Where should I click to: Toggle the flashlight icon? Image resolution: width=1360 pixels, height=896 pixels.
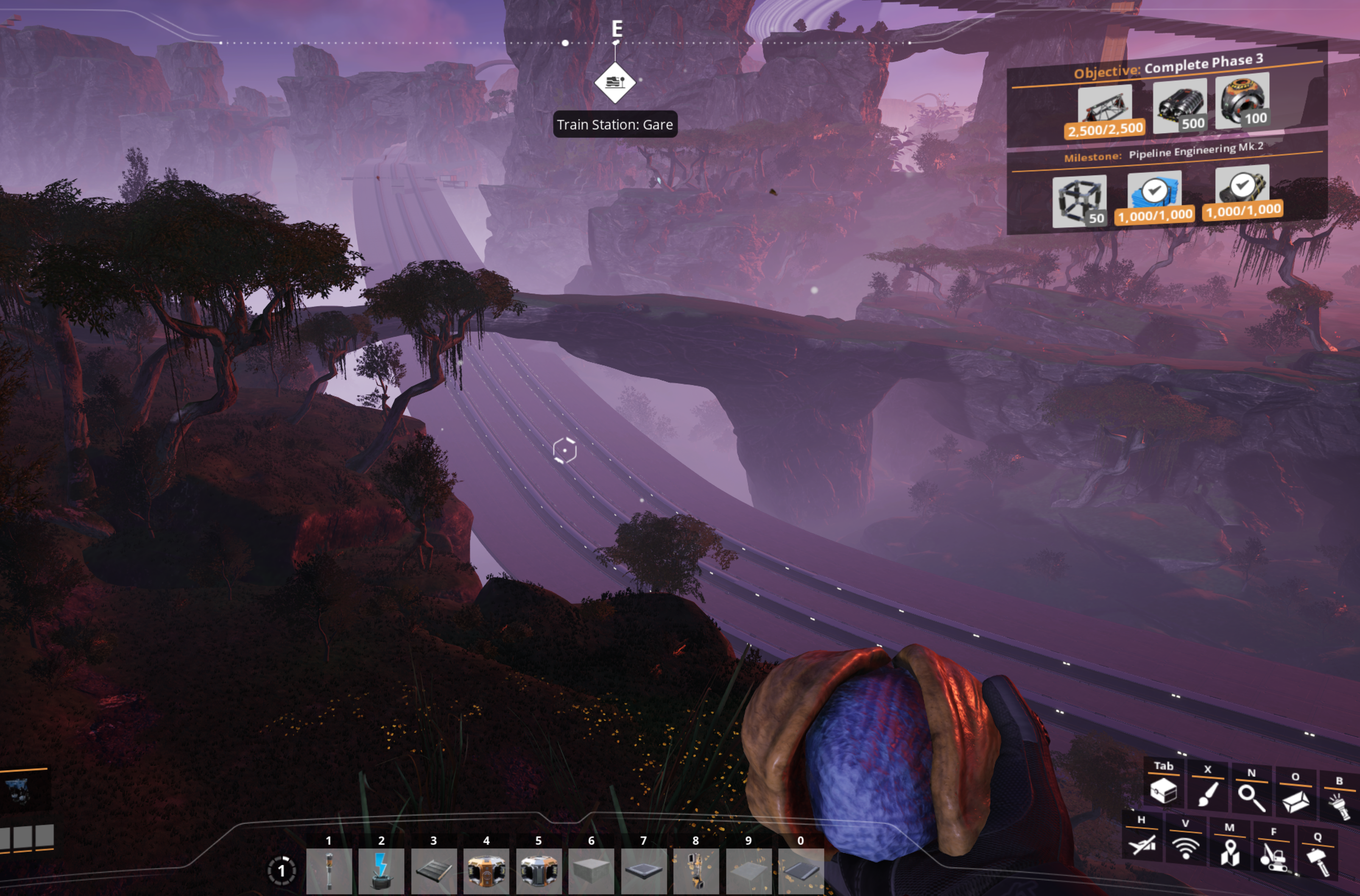[x=1339, y=804]
